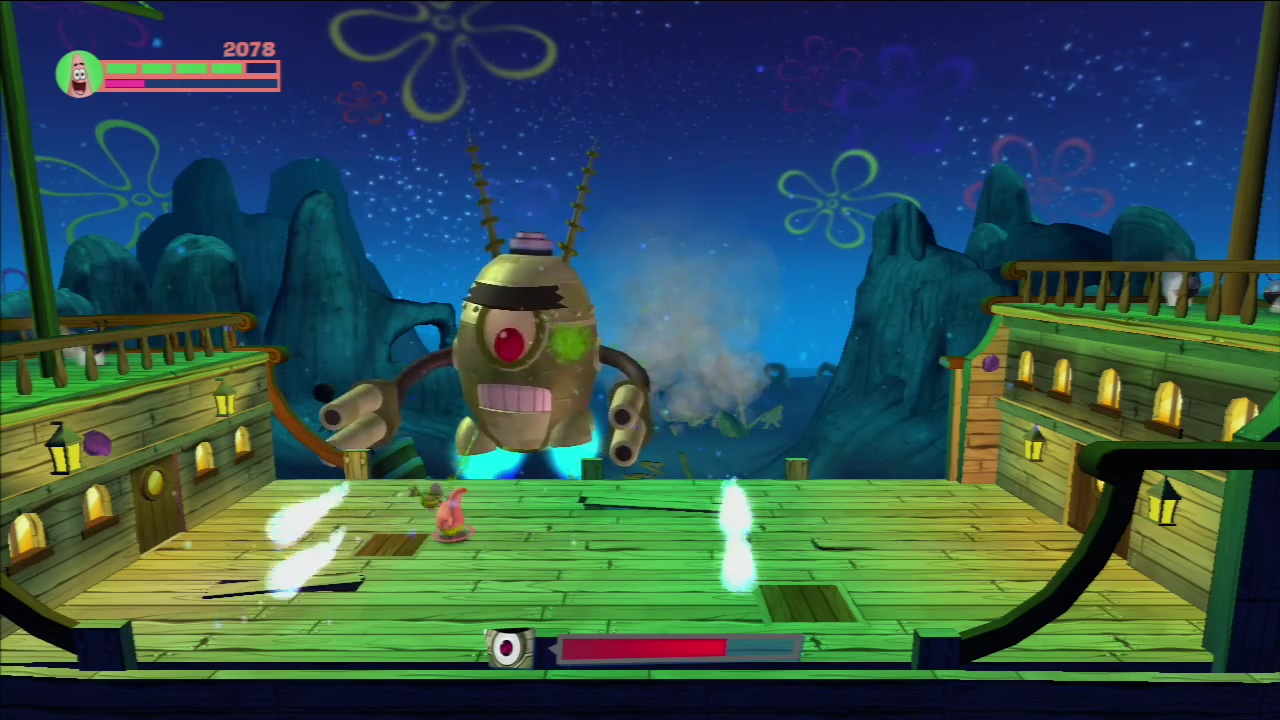Click Patrick's portrait in the HUD
Image resolution: width=1280 pixels, height=720 pixels.
click(78, 72)
